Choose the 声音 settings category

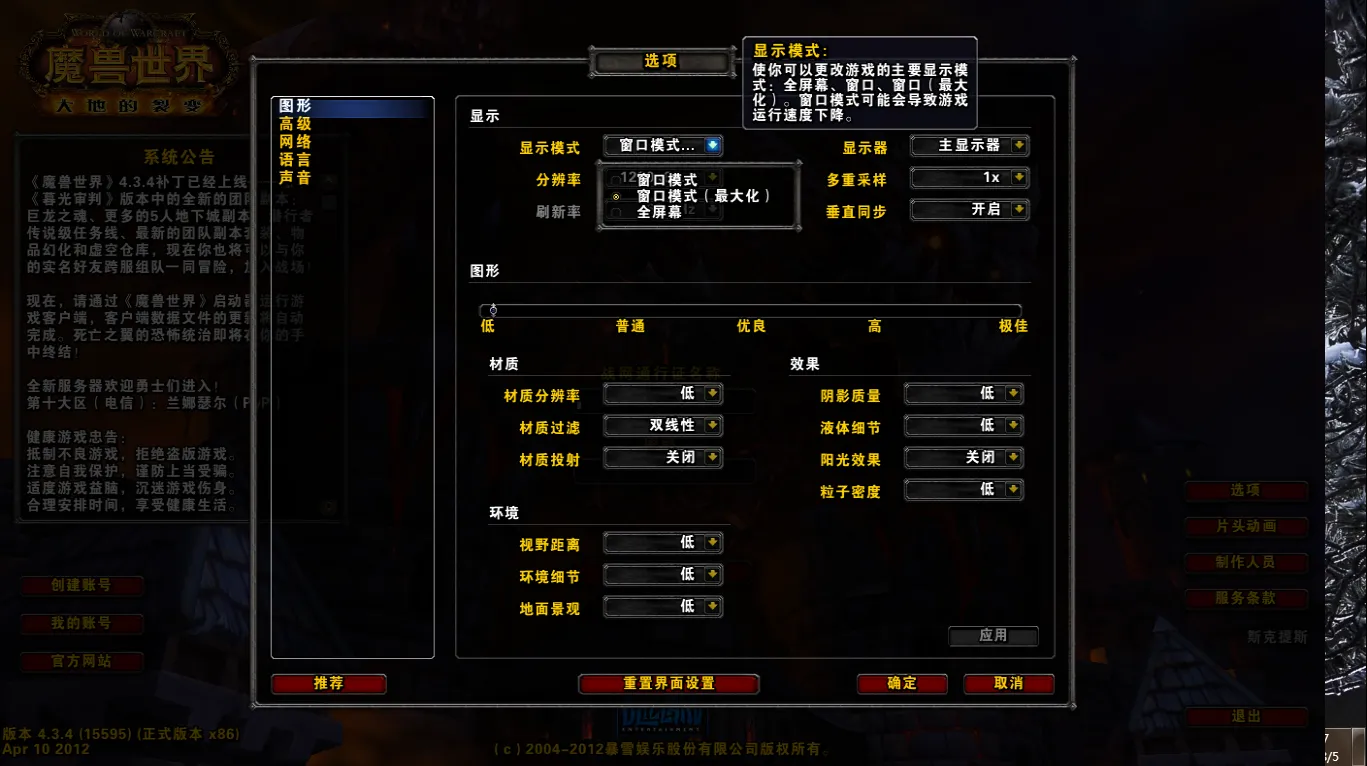pyautogui.click(x=295, y=178)
